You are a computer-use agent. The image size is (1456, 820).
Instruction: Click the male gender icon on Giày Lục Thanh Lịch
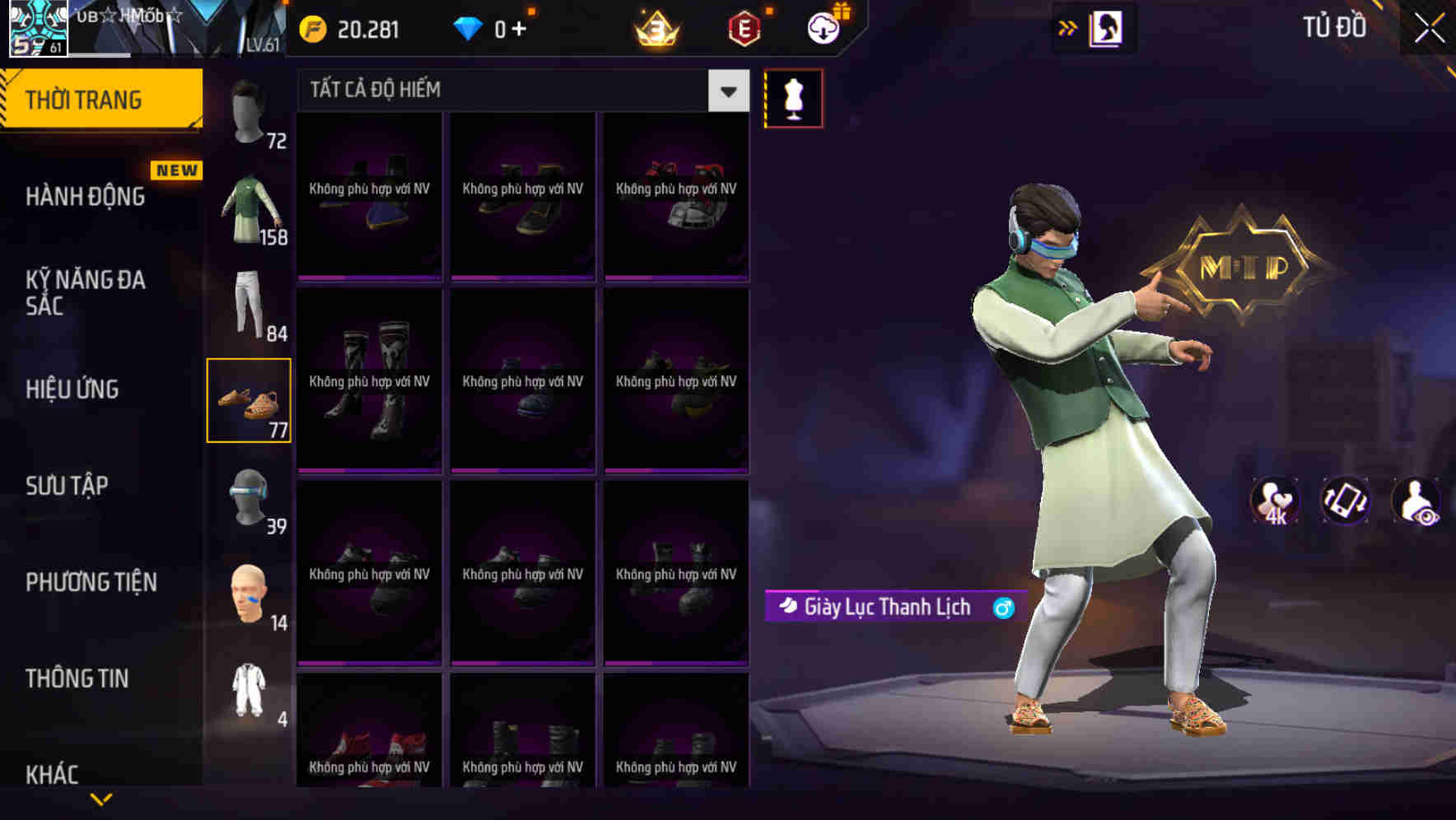(x=1004, y=608)
